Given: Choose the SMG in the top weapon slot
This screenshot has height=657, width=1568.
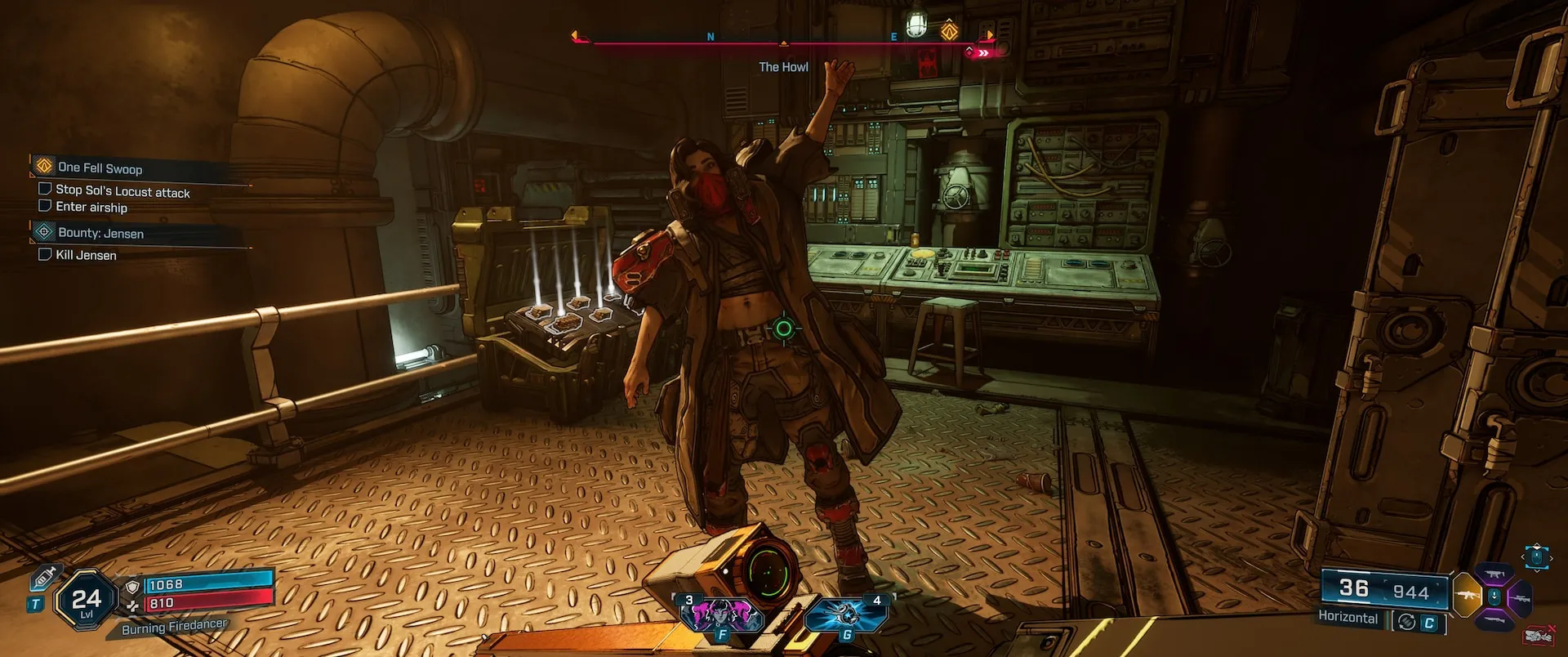Looking at the screenshot, I should 1494,575.
